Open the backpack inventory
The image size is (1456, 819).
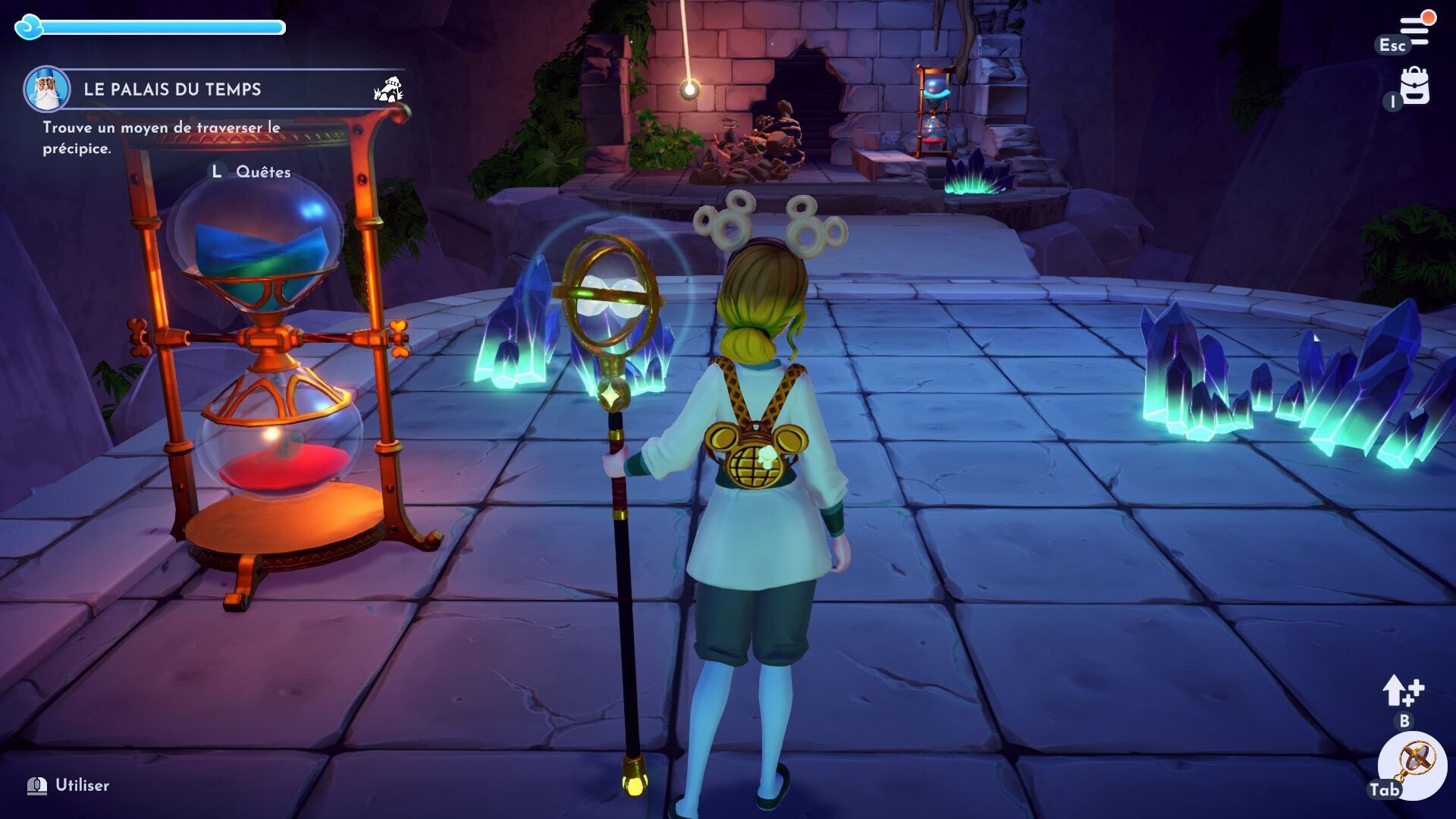coord(1415,86)
